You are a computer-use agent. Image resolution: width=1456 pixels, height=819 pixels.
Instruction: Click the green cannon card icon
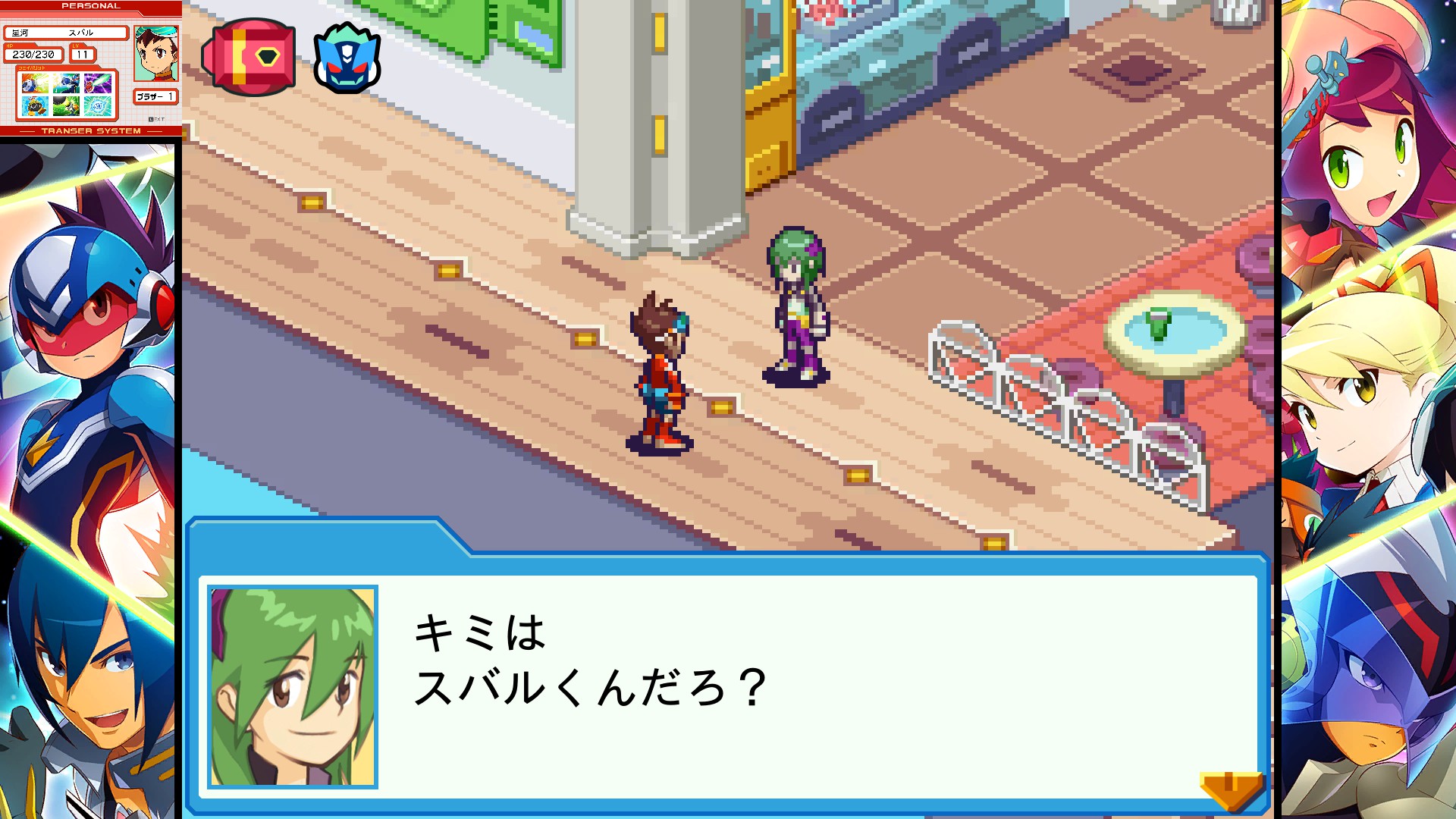[65, 105]
